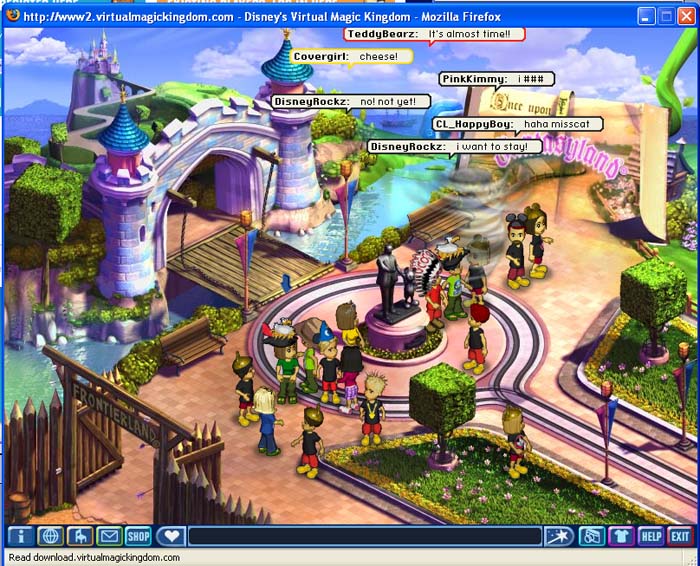Open the t-shirt clothing icon

[x=621, y=536]
